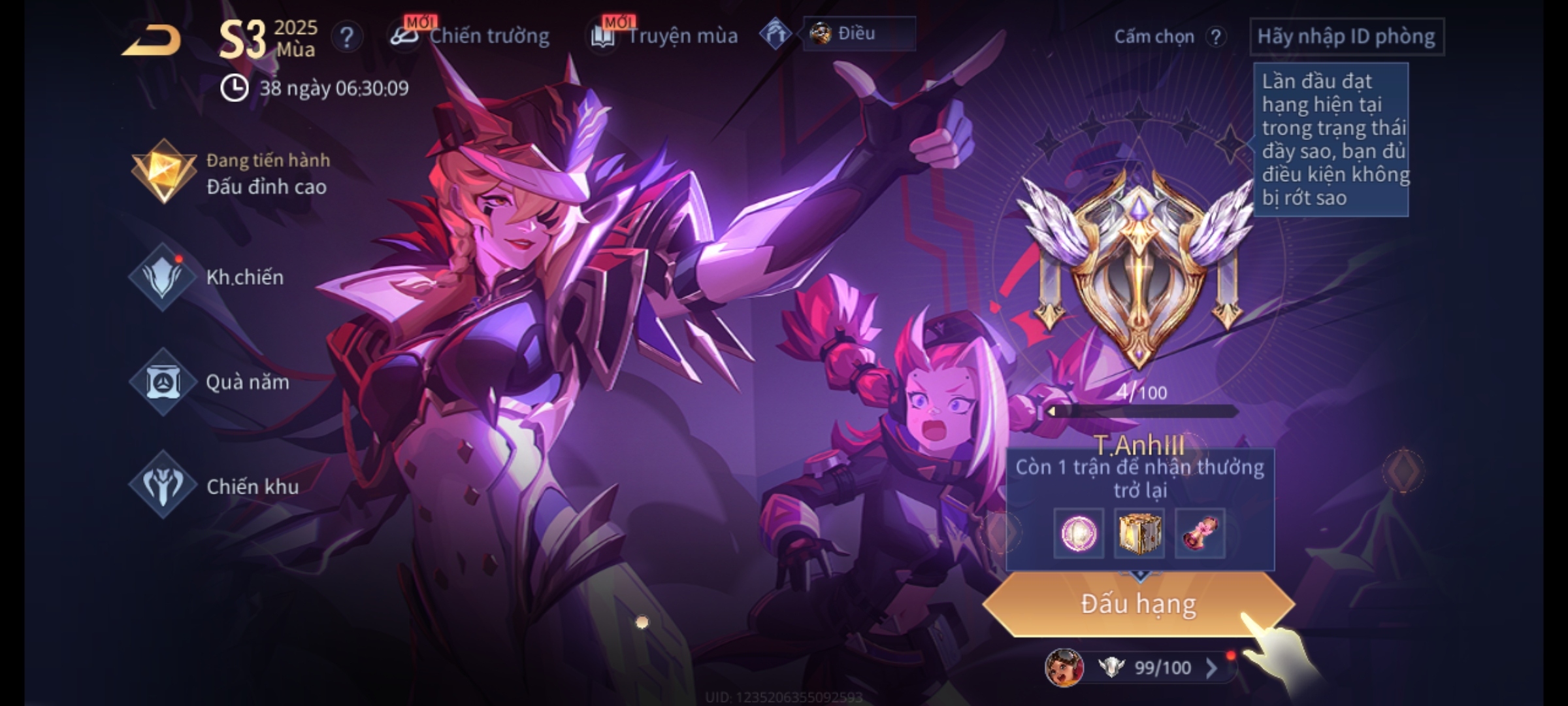Inspect the pink scroll reward
This screenshot has height=706, width=1568.
click(x=1200, y=533)
